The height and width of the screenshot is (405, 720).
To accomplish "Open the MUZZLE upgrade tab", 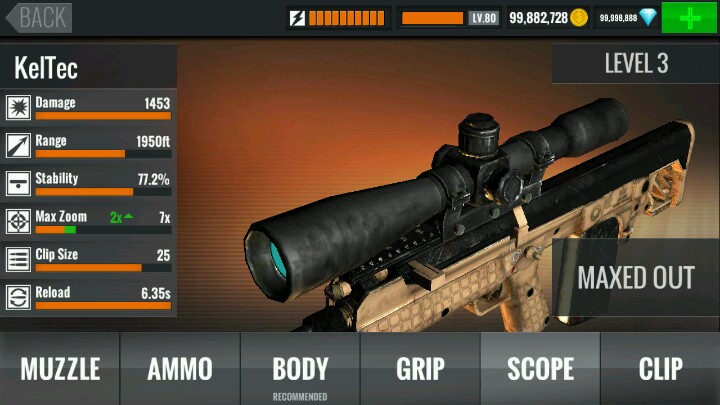I will [60, 368].
